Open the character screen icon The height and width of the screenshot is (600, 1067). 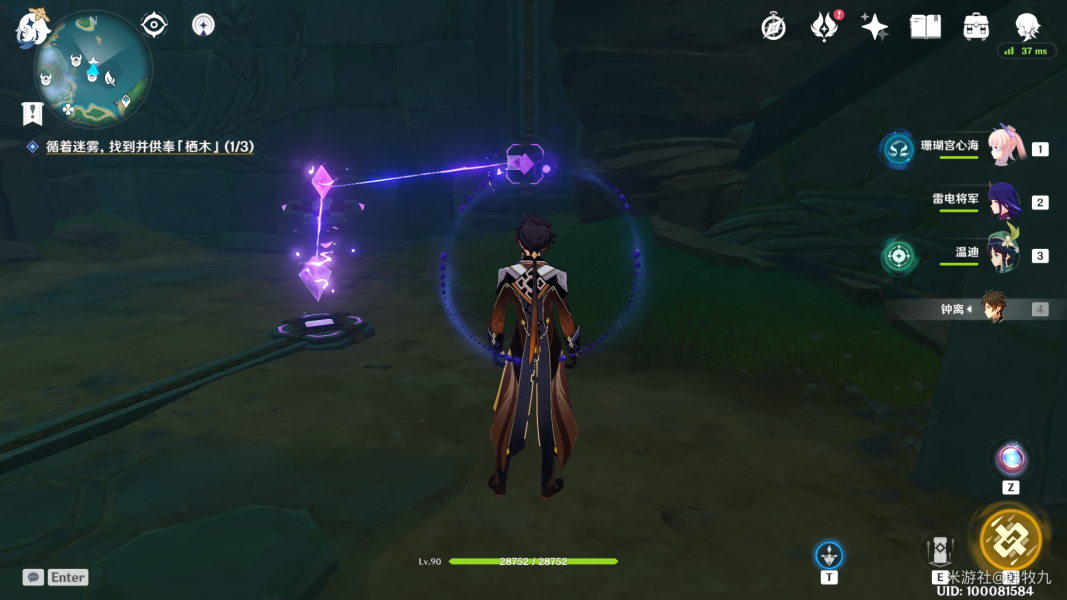click(x=1027, y=27)
